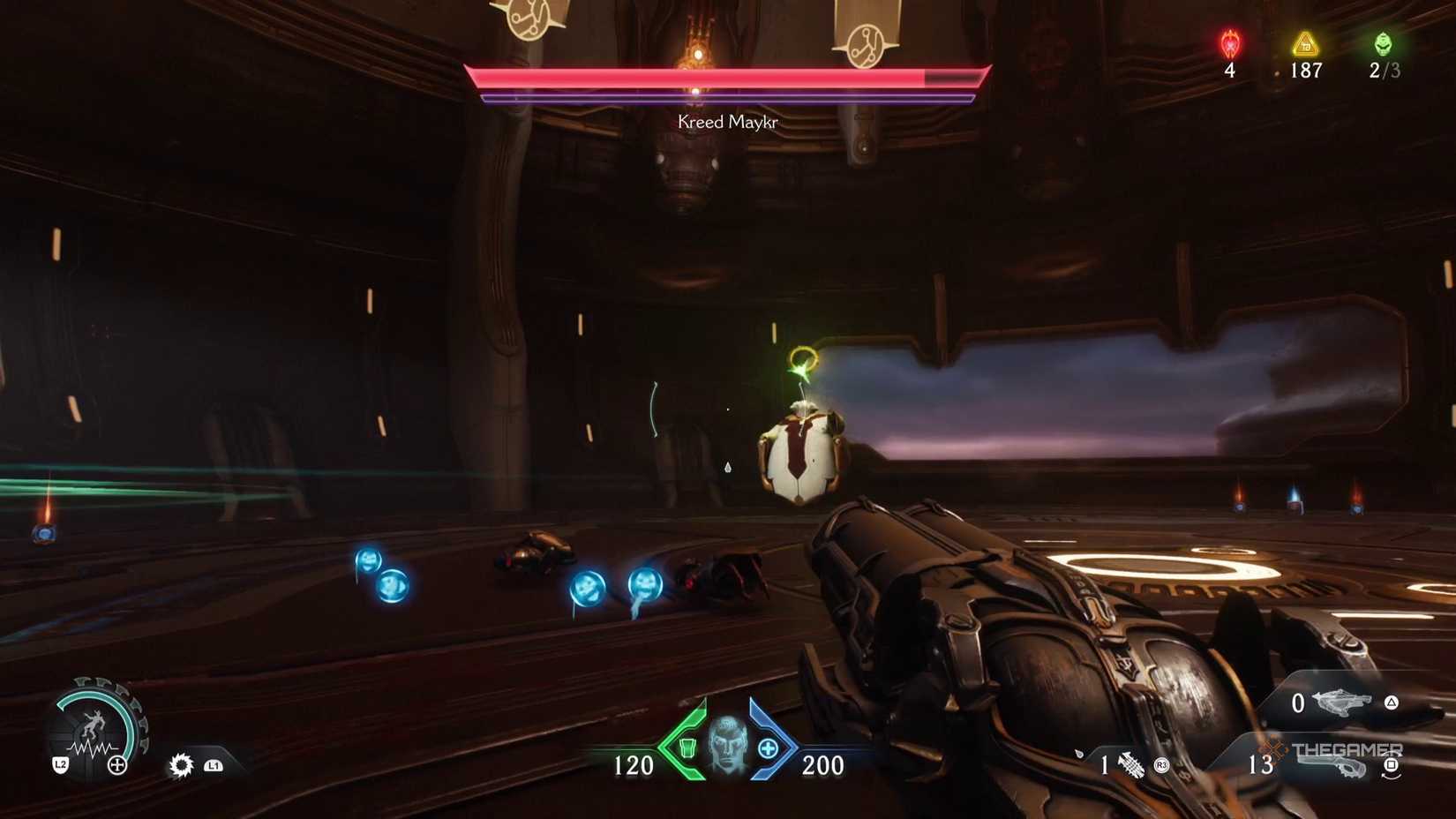Click the falling-figure icon inside the melee dial

click(x=94, y=725)
